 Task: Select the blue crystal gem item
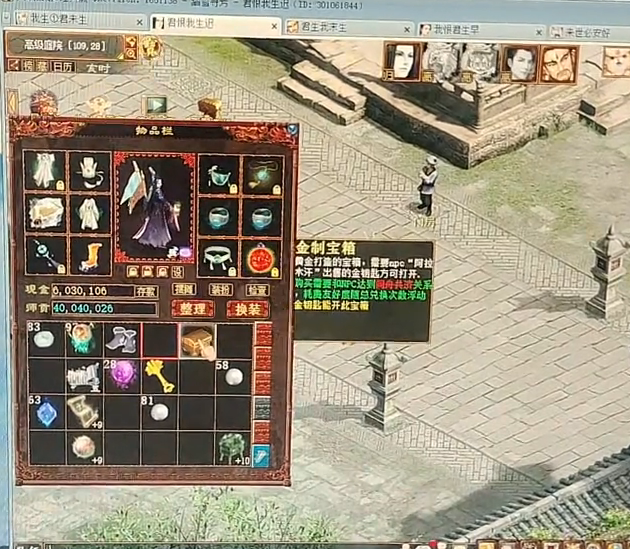point(47,412)
